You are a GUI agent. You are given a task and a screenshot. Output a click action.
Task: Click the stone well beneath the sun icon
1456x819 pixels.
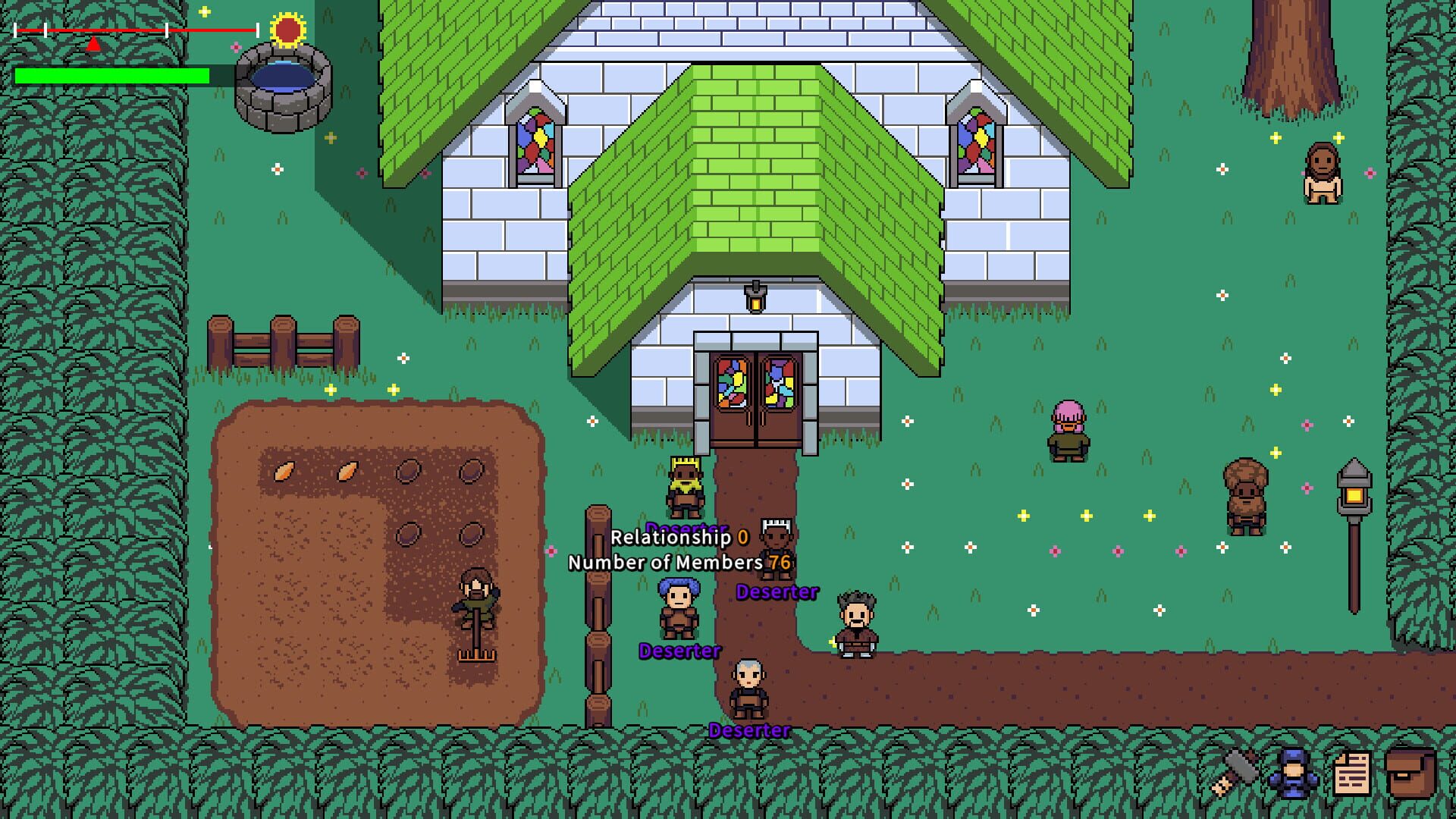(284, 83)
